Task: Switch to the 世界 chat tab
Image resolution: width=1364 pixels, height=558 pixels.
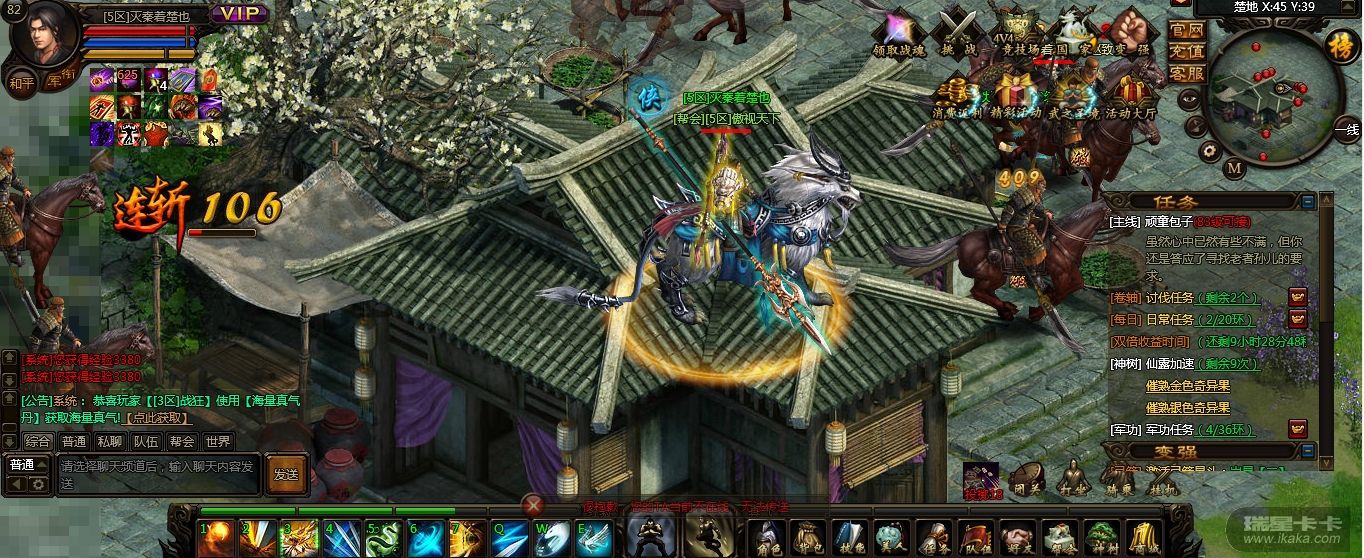Action: tap(217, 441)
